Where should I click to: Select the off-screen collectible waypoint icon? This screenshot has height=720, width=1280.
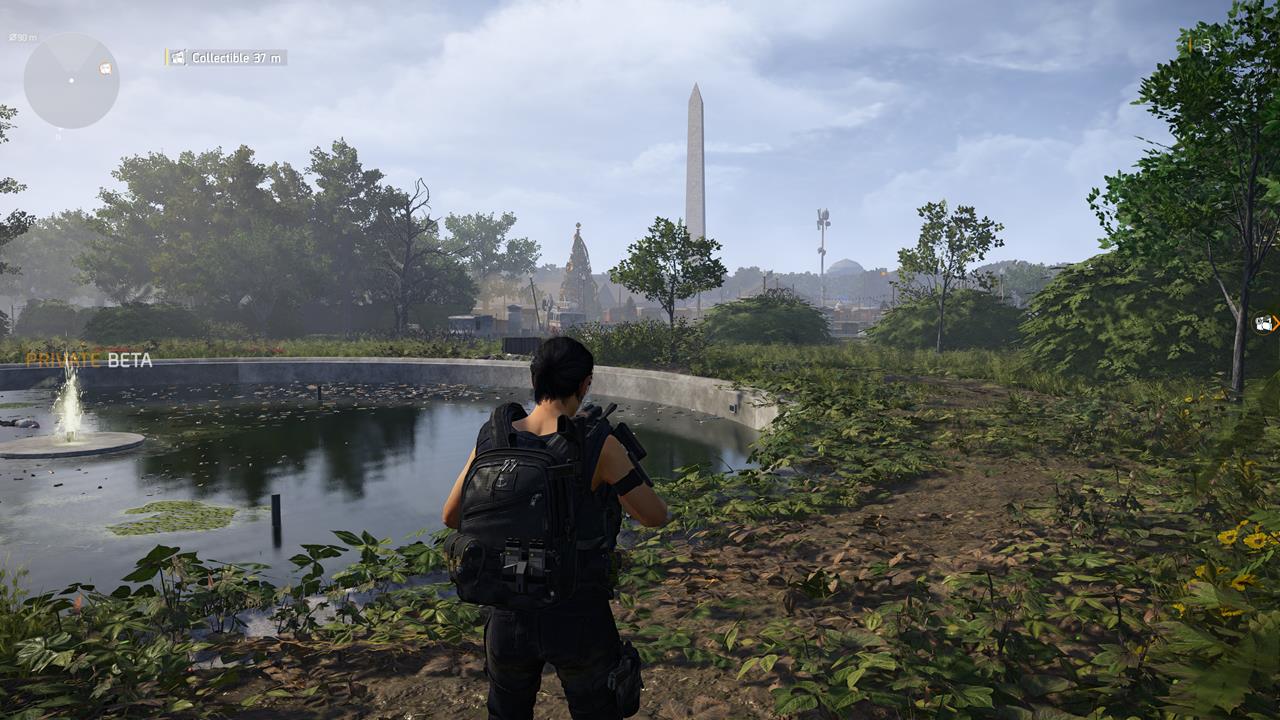(x=1265, y=323)
